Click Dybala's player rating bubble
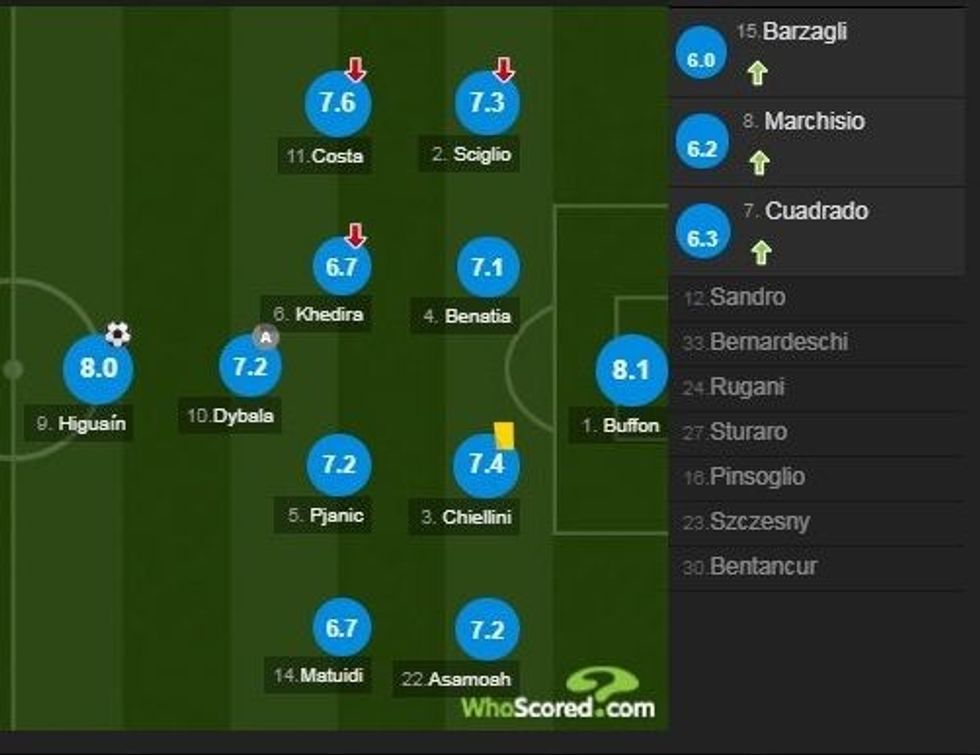 [250, 366]
